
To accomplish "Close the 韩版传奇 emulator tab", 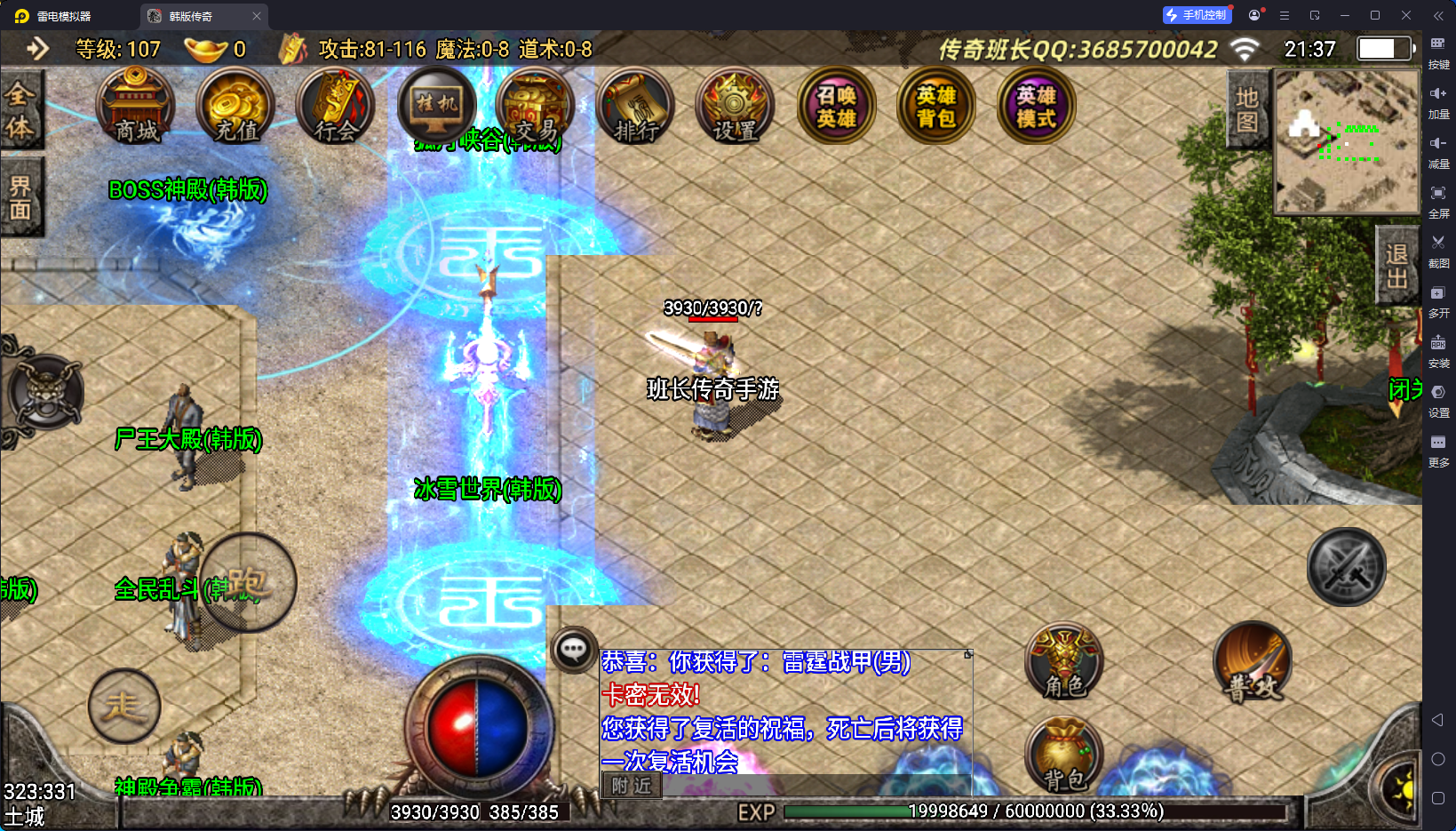I will tap(257, 16).
